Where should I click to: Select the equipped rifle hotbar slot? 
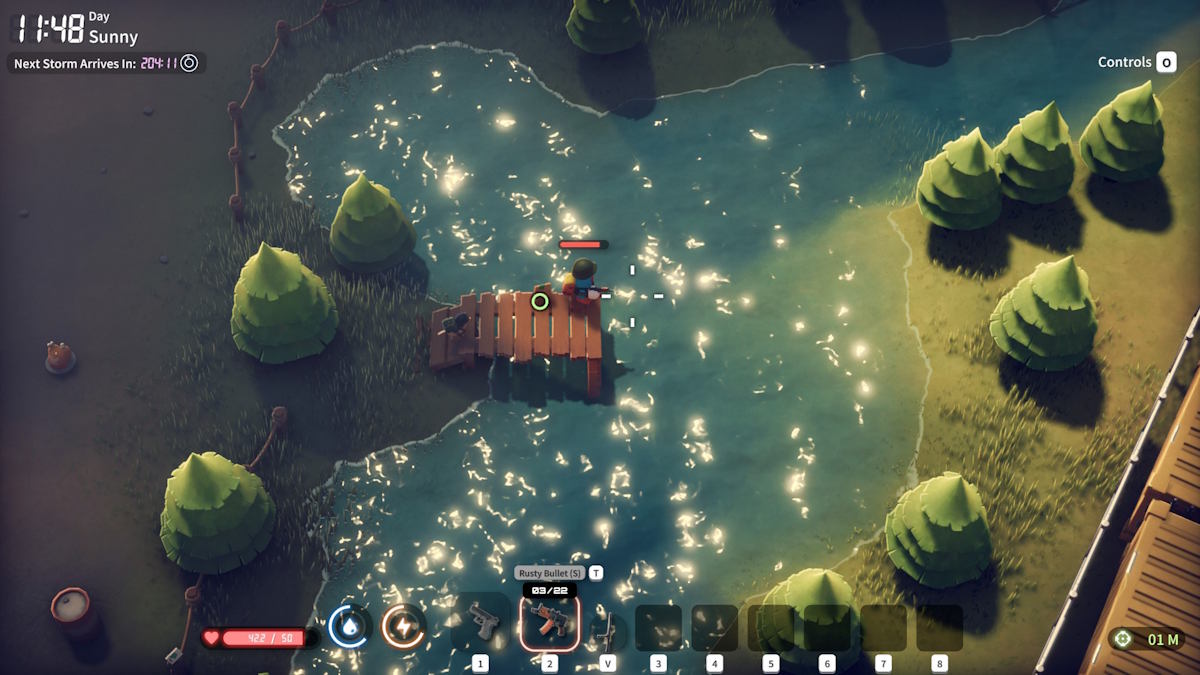click(549, 625)
